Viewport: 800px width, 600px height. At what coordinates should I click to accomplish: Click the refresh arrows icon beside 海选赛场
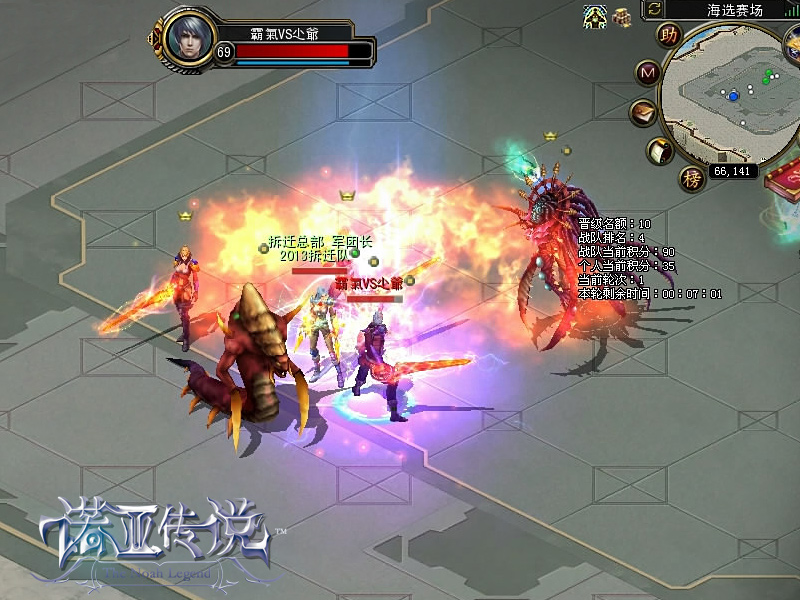pyautogui.click(x=654, y=9)
